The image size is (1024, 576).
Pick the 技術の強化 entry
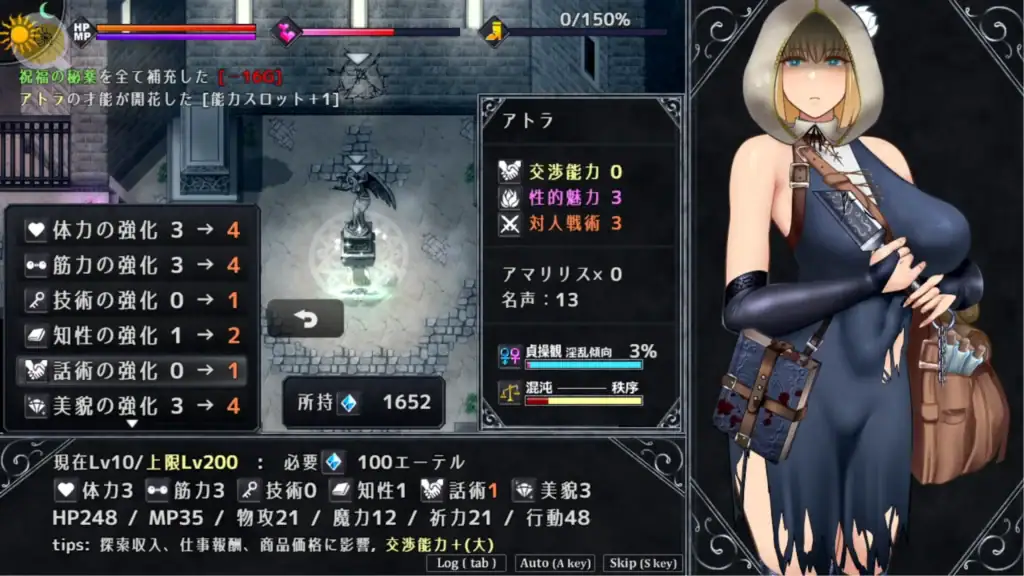click(x=132, y=300)
